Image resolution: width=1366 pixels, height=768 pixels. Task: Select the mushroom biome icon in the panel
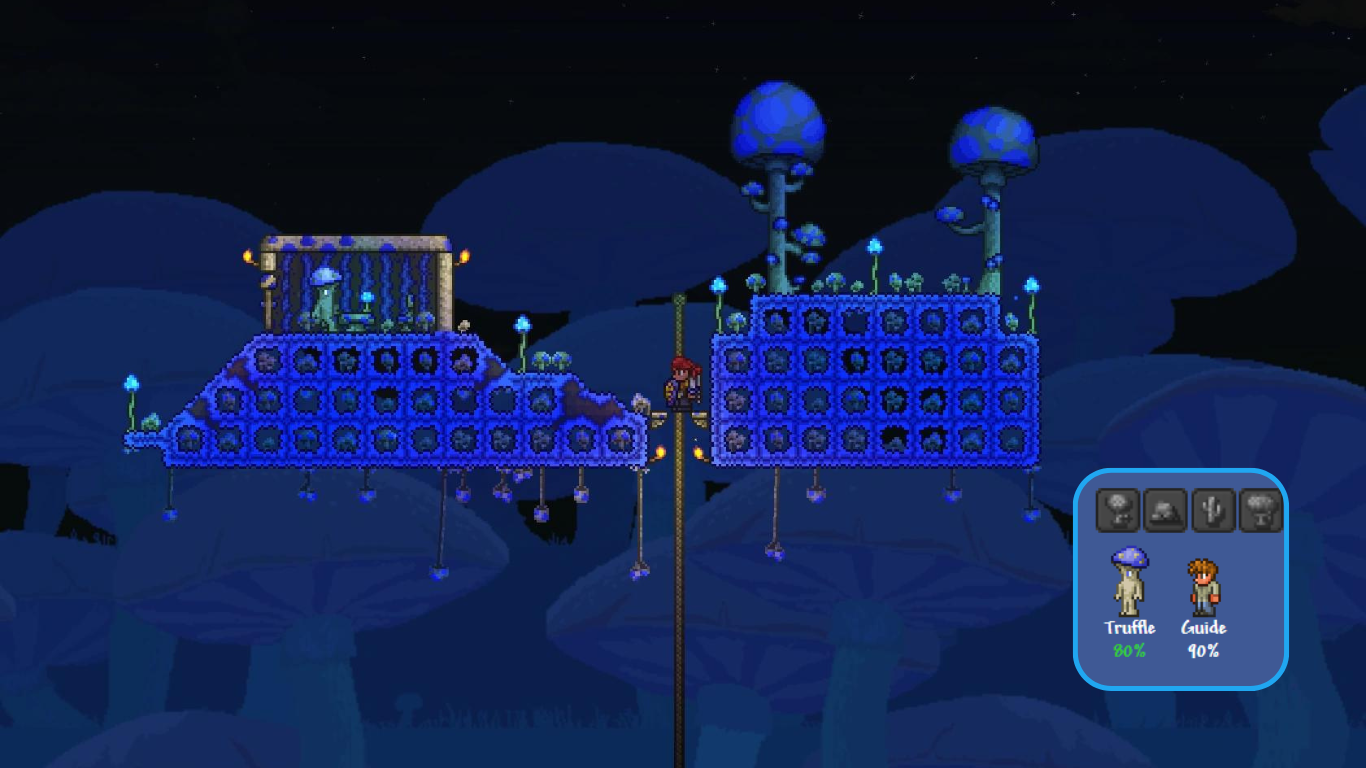[x=1118, y=509]
